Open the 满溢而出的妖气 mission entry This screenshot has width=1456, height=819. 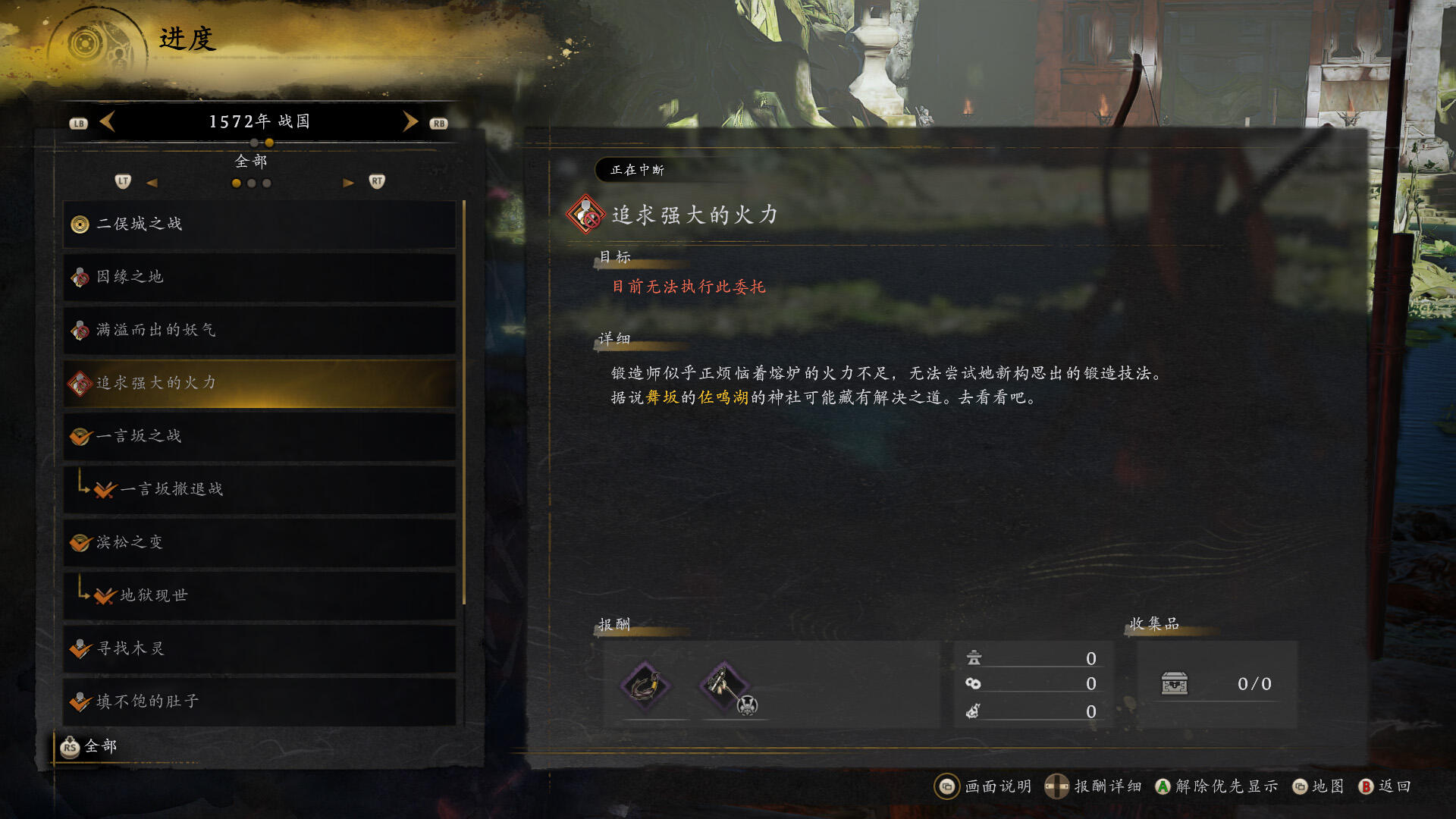coord(259,331)
